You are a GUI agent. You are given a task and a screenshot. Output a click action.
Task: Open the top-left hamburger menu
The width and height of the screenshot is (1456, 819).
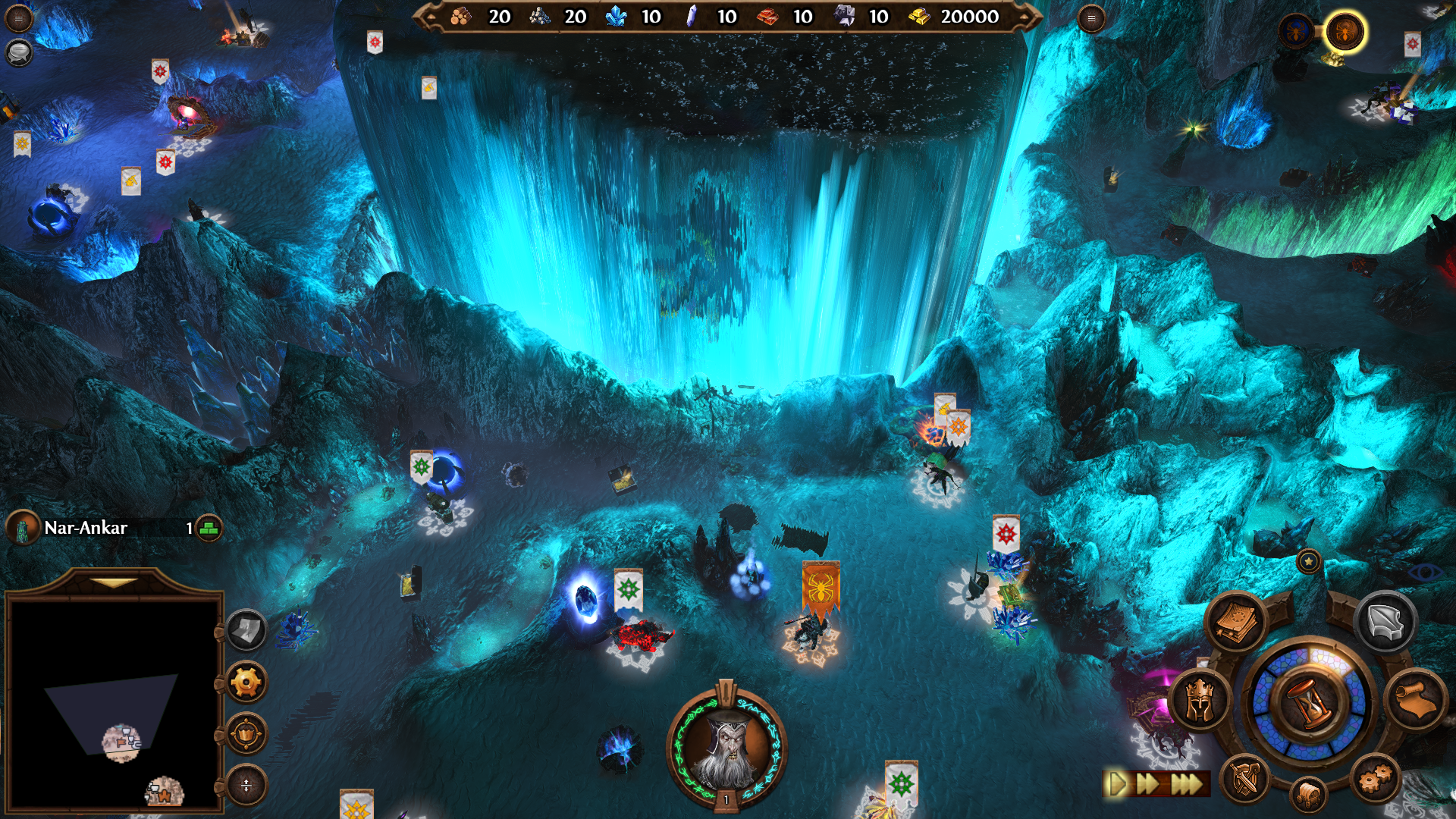coord(18,18)
